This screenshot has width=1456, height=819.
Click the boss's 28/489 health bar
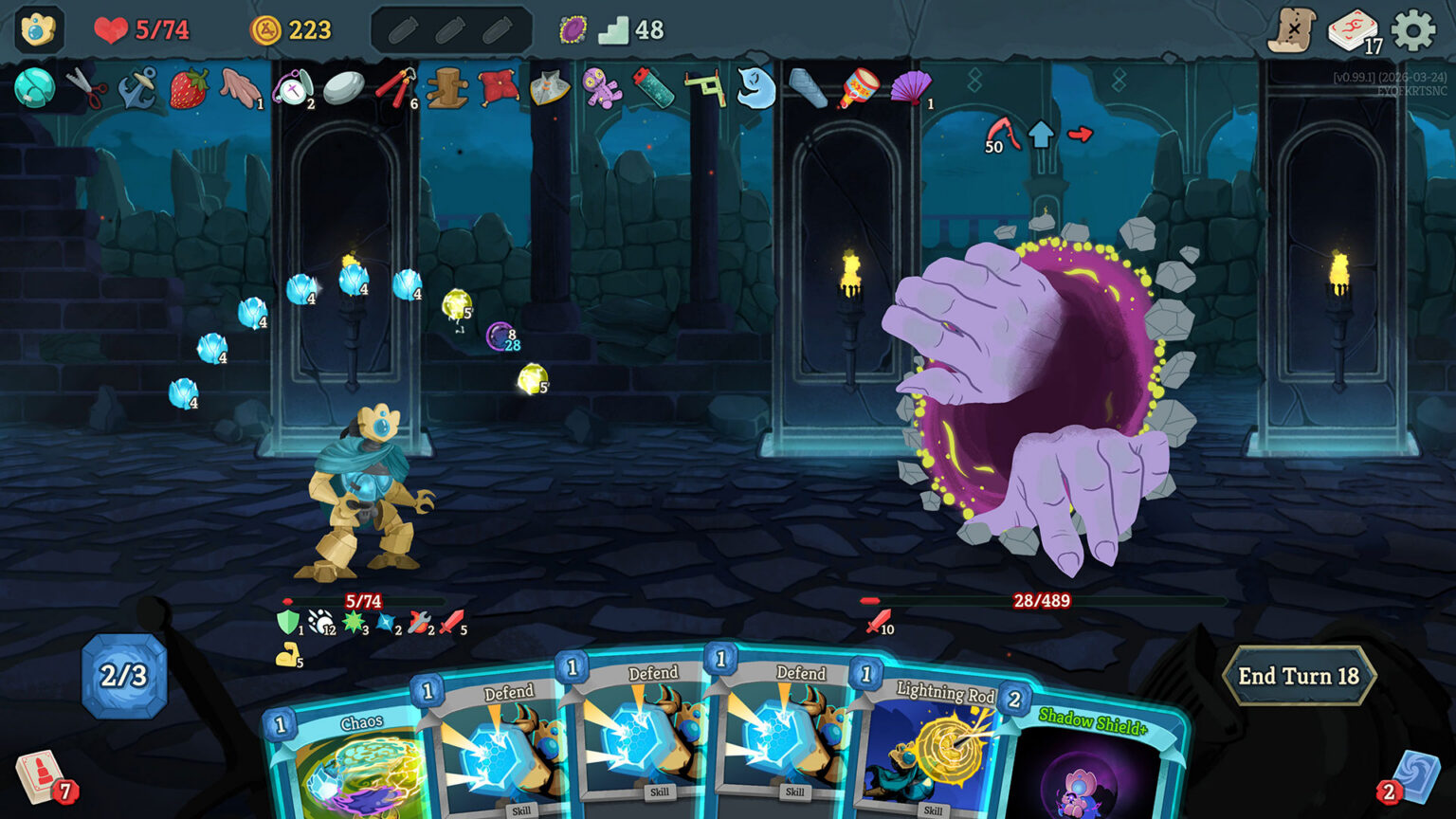(x=1040, y=600)
